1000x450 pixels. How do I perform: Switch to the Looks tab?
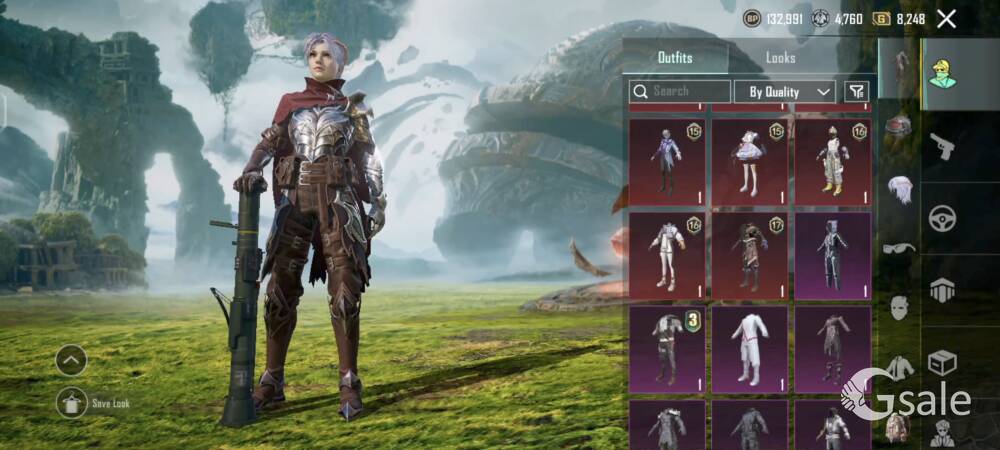(780, 58)
